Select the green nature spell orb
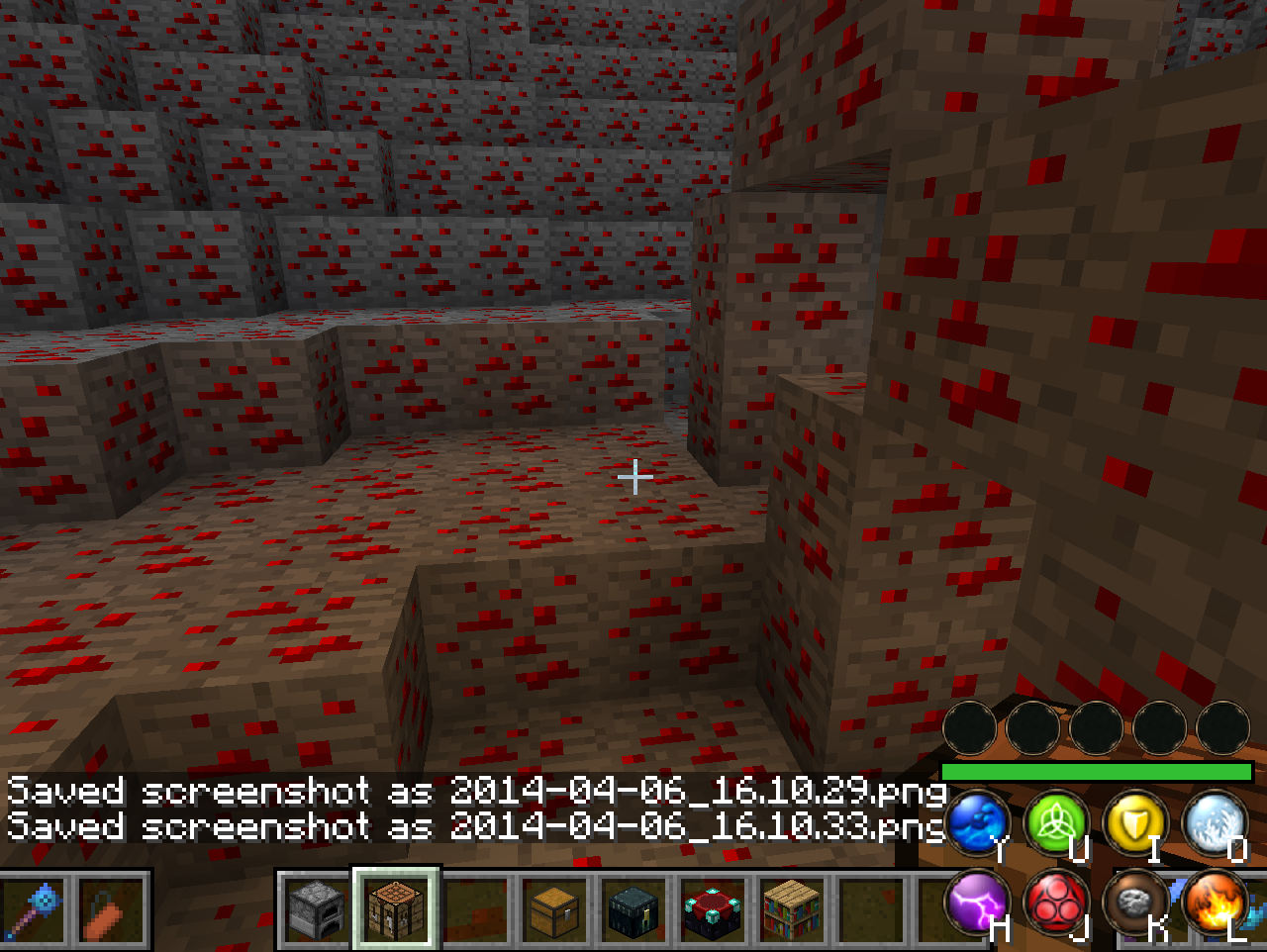 click(x=1055, y=823)
